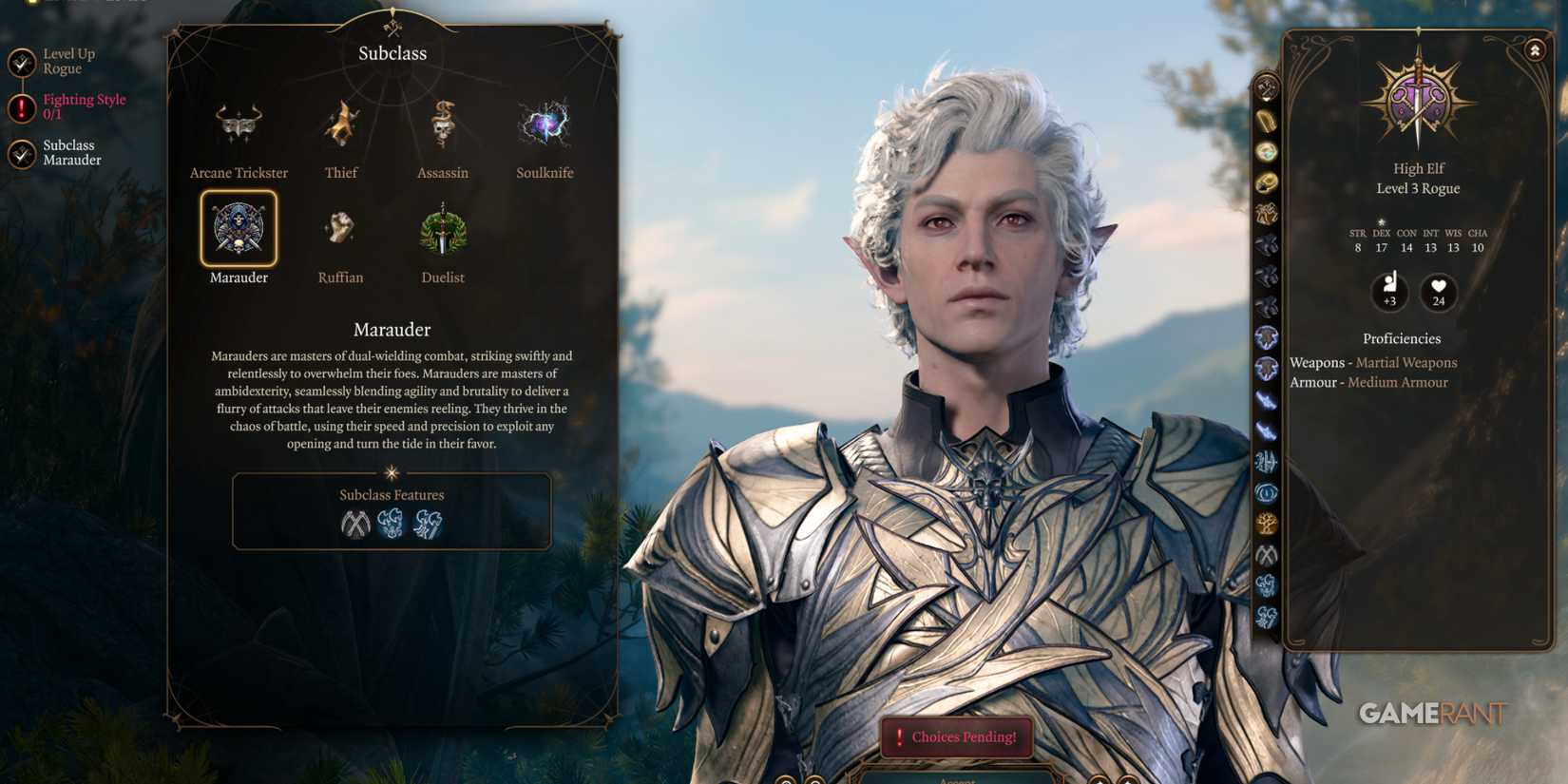1568x784 pixels.
Task: Open the Subclass Features section
Action: pos(392,495)
